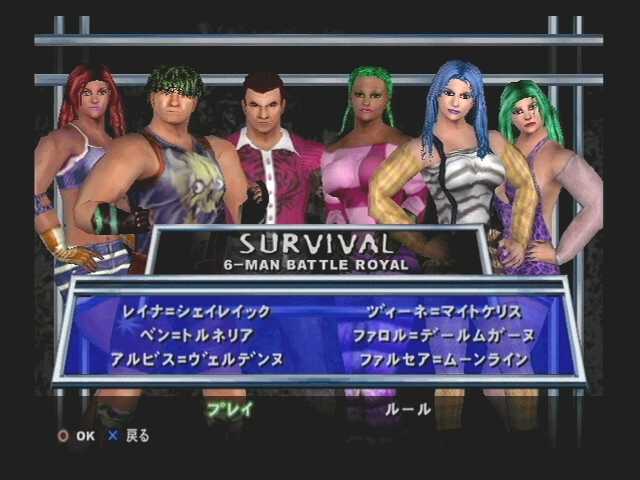The image size is (640, 480).
Task: Select entrant ファロル=デールムガーヌ
Action: pyautogui.click(x=443, y=335)
